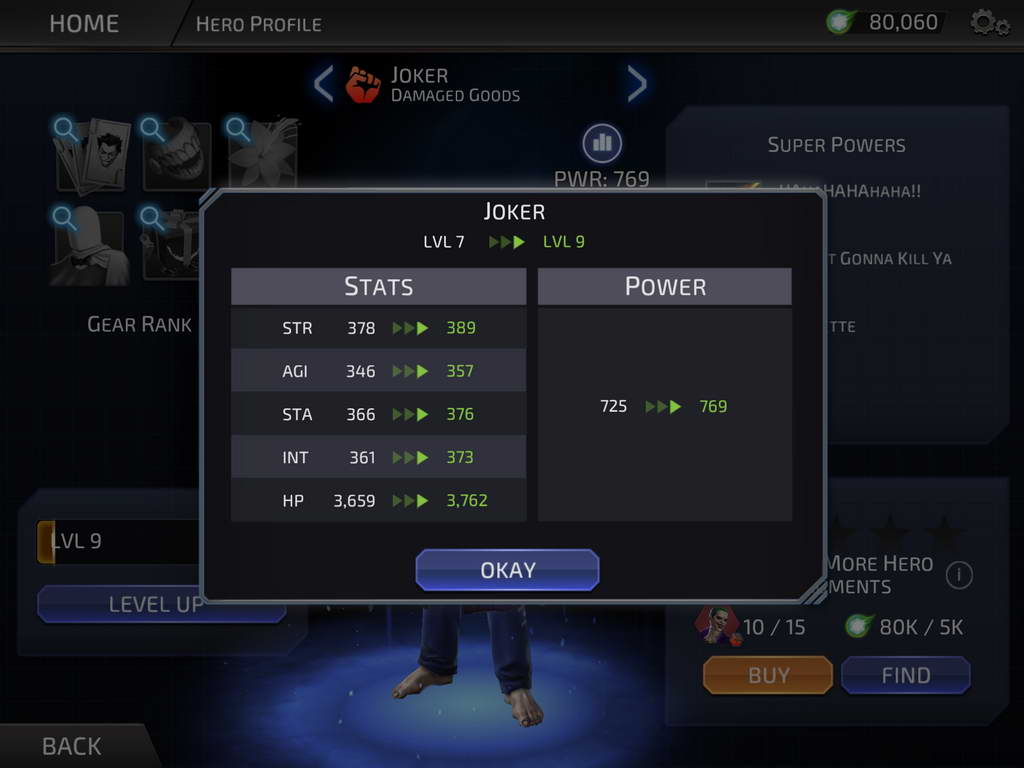Find hero fragments with FIND button
1024x768 pixels.
click(x=905, y=675)
